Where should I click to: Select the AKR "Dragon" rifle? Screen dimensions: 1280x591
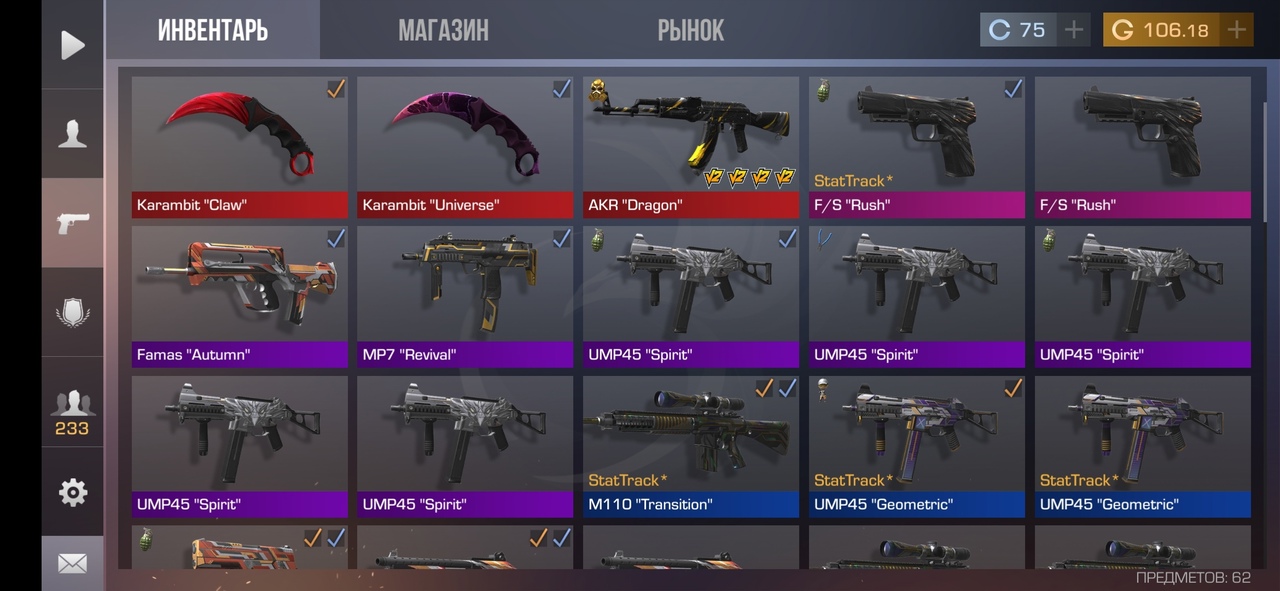691,147
